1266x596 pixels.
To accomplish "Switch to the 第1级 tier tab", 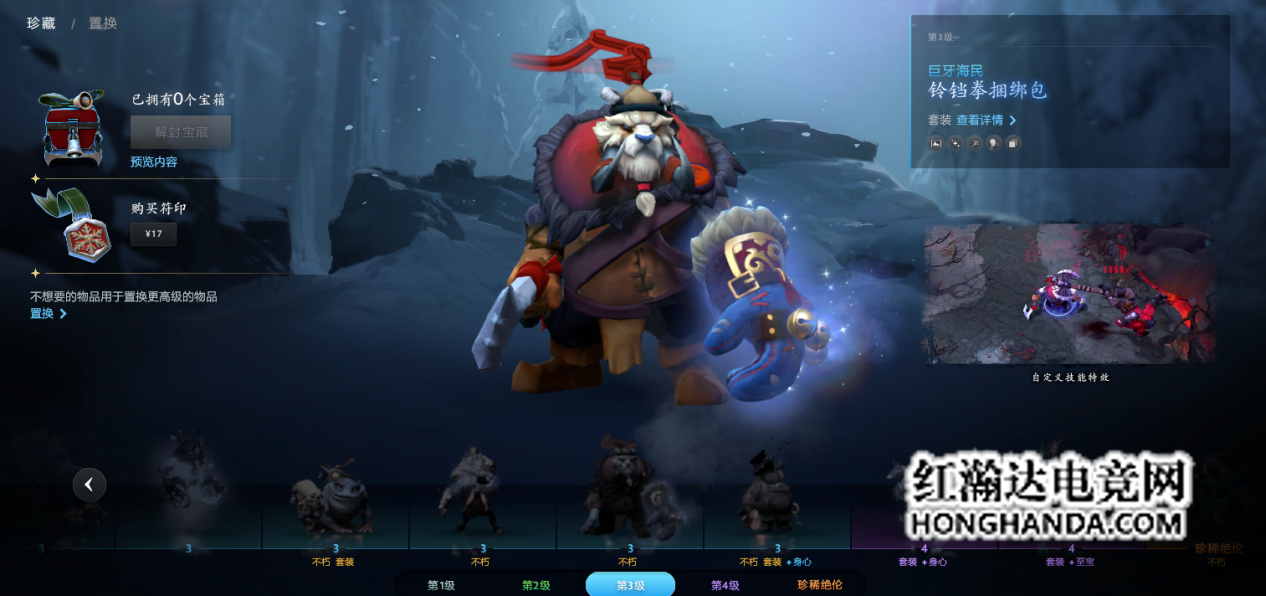I will 441,585.
